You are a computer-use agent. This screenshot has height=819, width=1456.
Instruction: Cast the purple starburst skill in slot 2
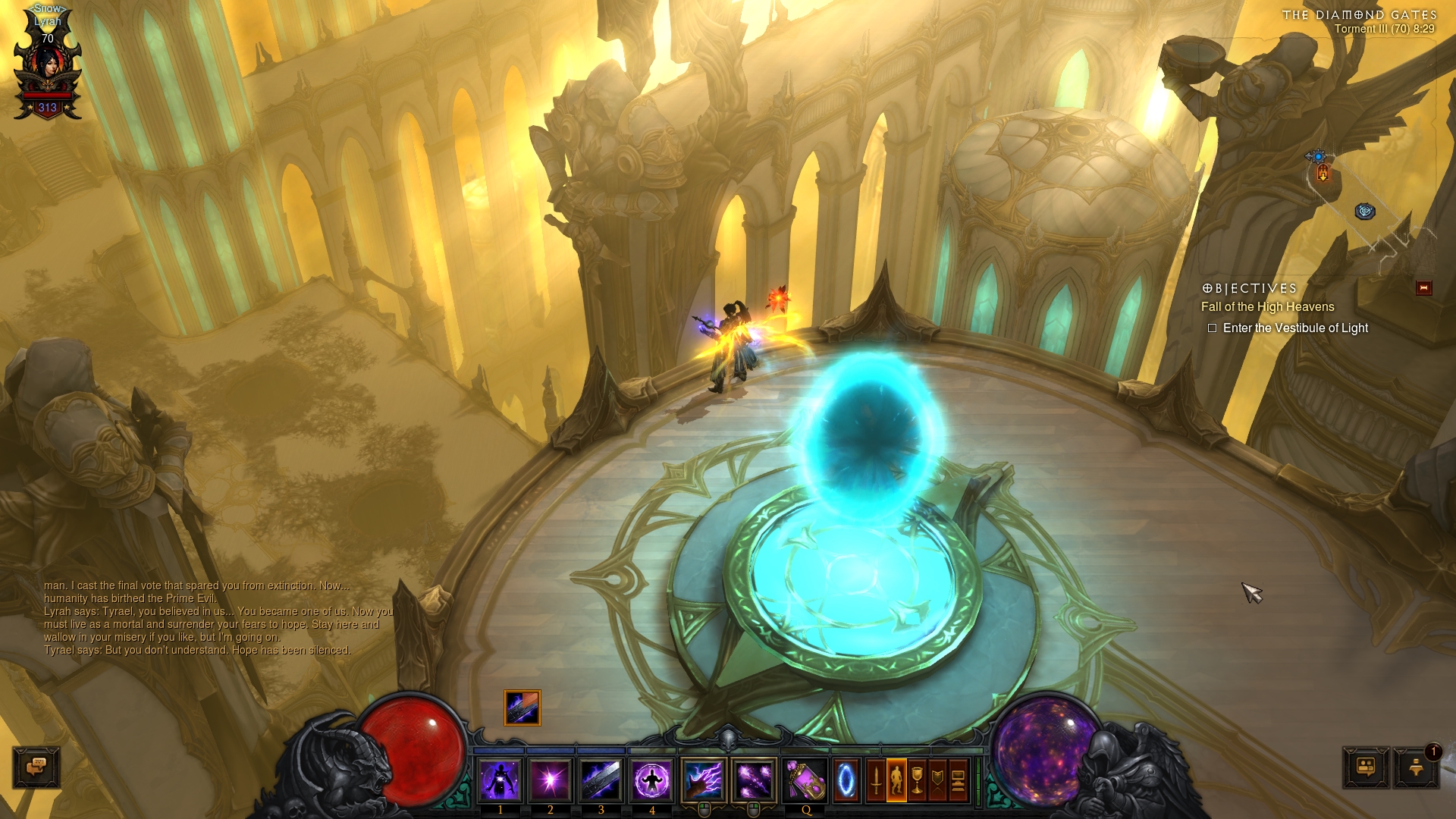click(551, 780)
